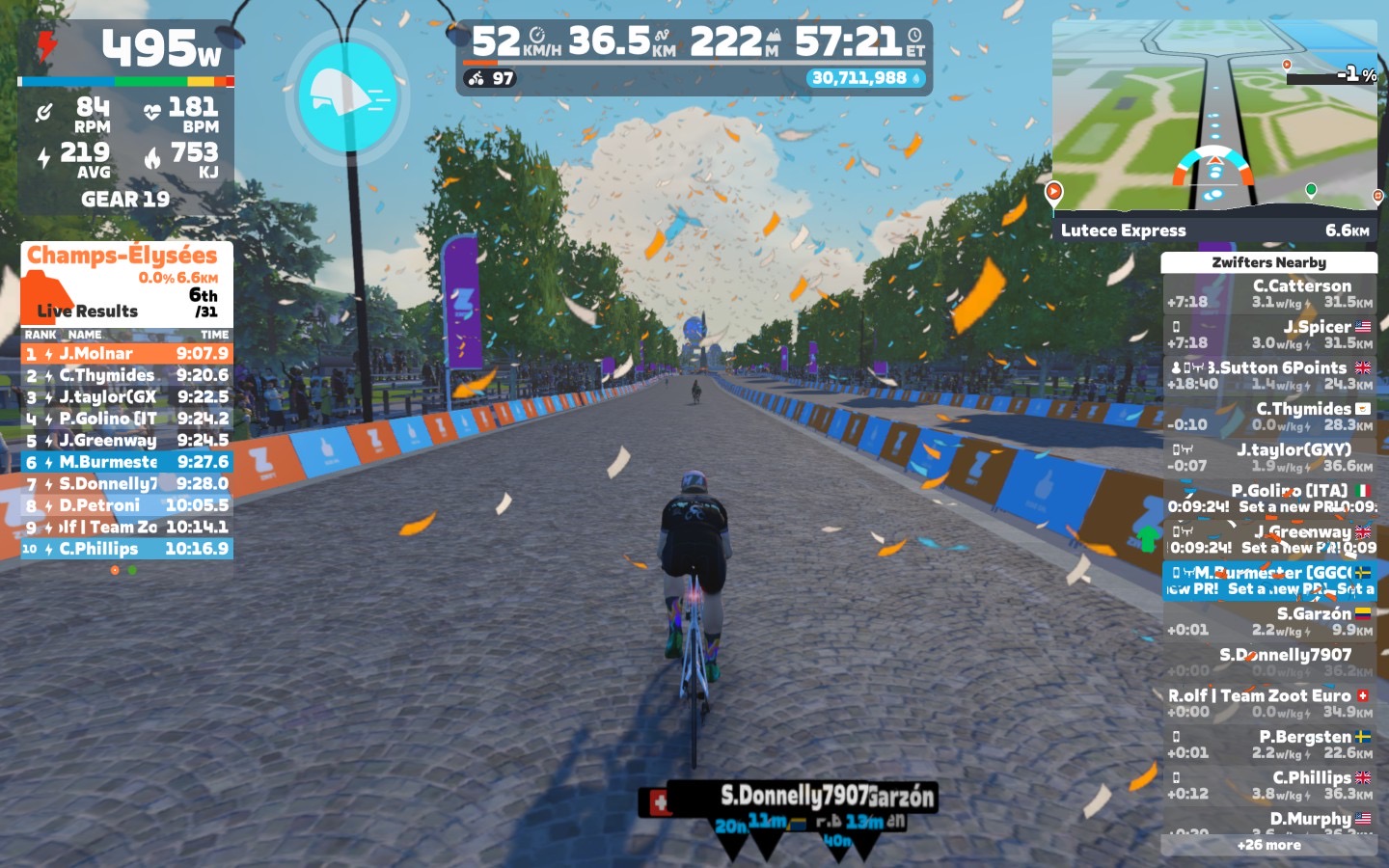This screenshot has height=868, width=1389.
Task: Pick P.Bergsten from nearby riders
Action: pos(1269,745)
